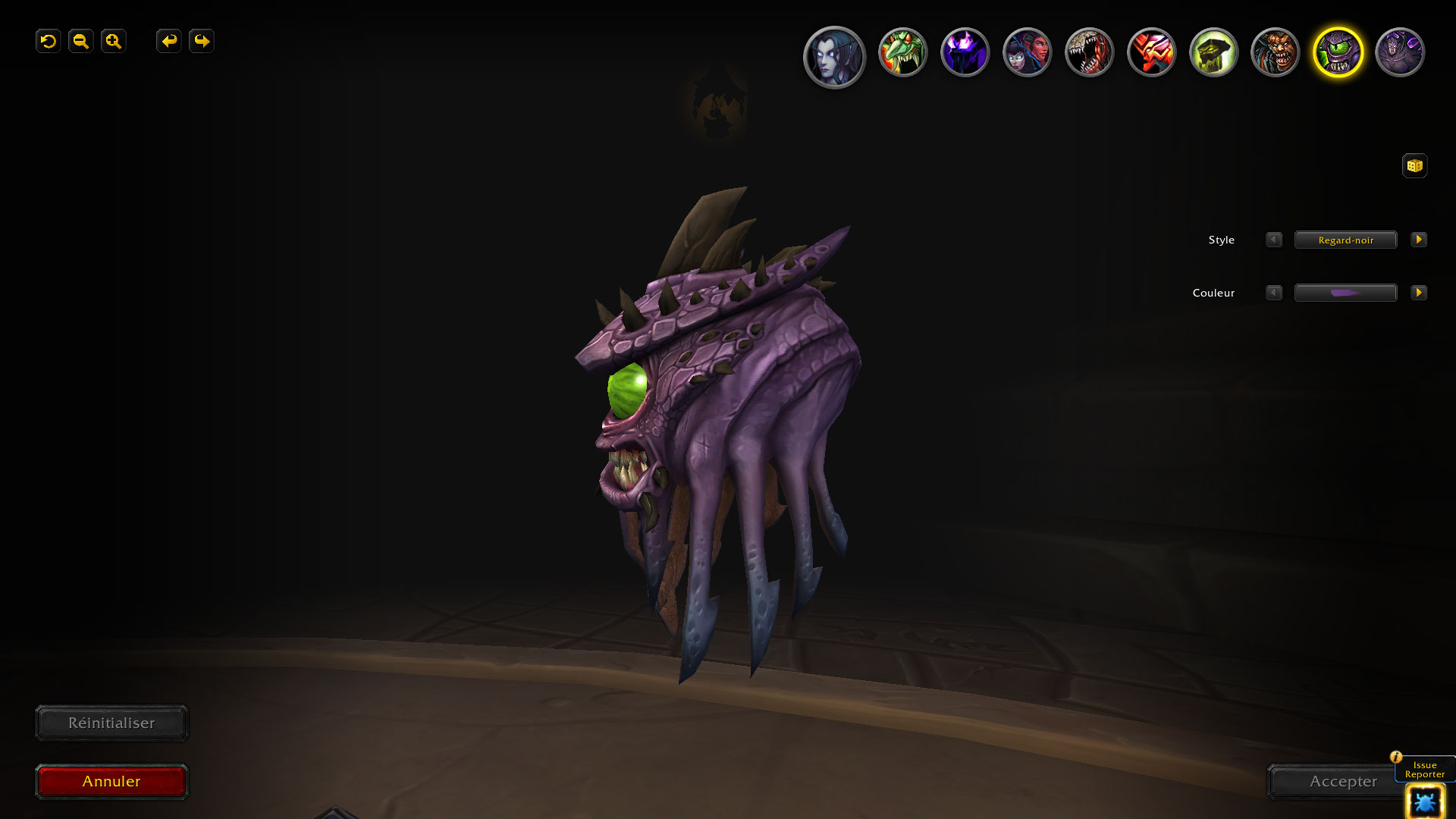This screenshot has height=819, width=1456.
Task: Cancel with the red Annuler button
Action: 111,781
